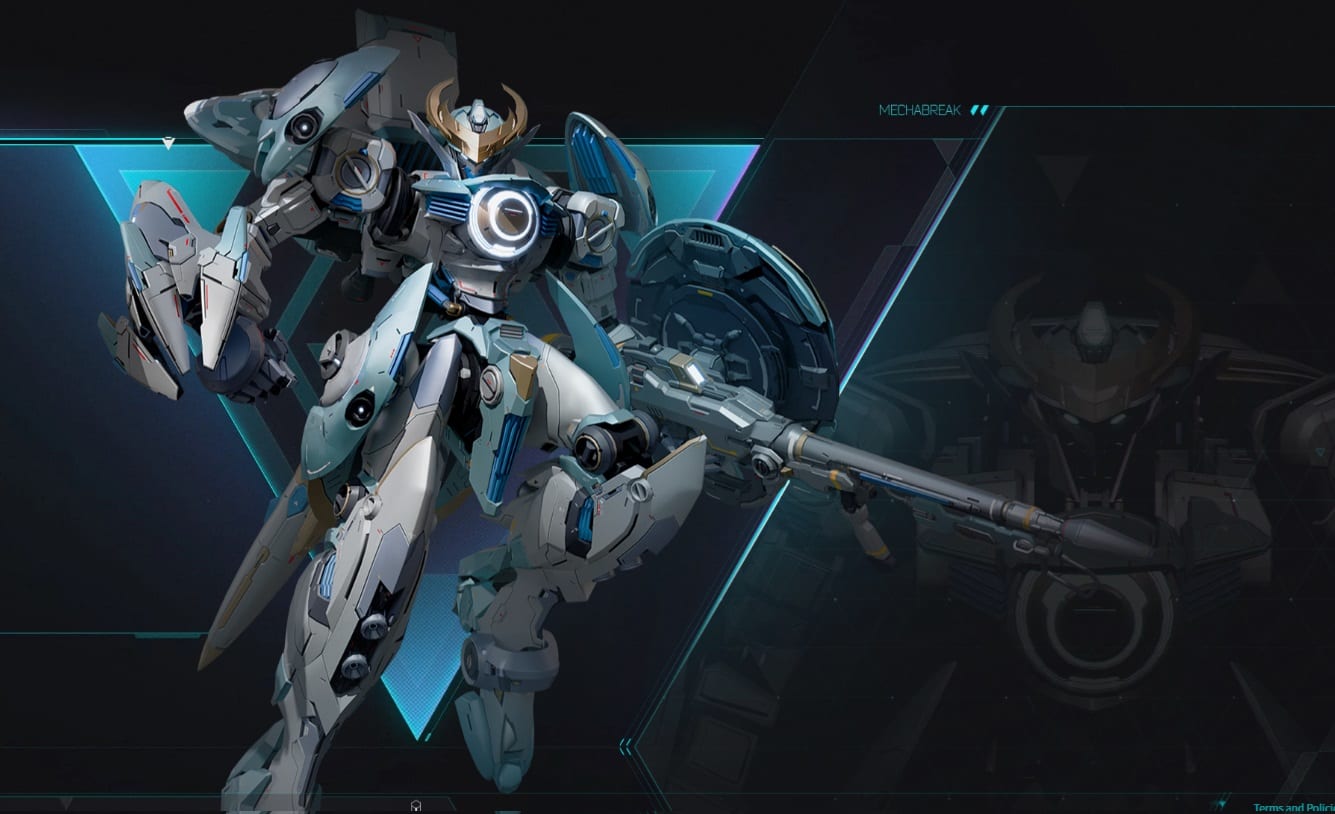1335x814 pixels.
Task: Click the small cyan arrow marks near the bottom right
Action: (x=1220, y=804)
